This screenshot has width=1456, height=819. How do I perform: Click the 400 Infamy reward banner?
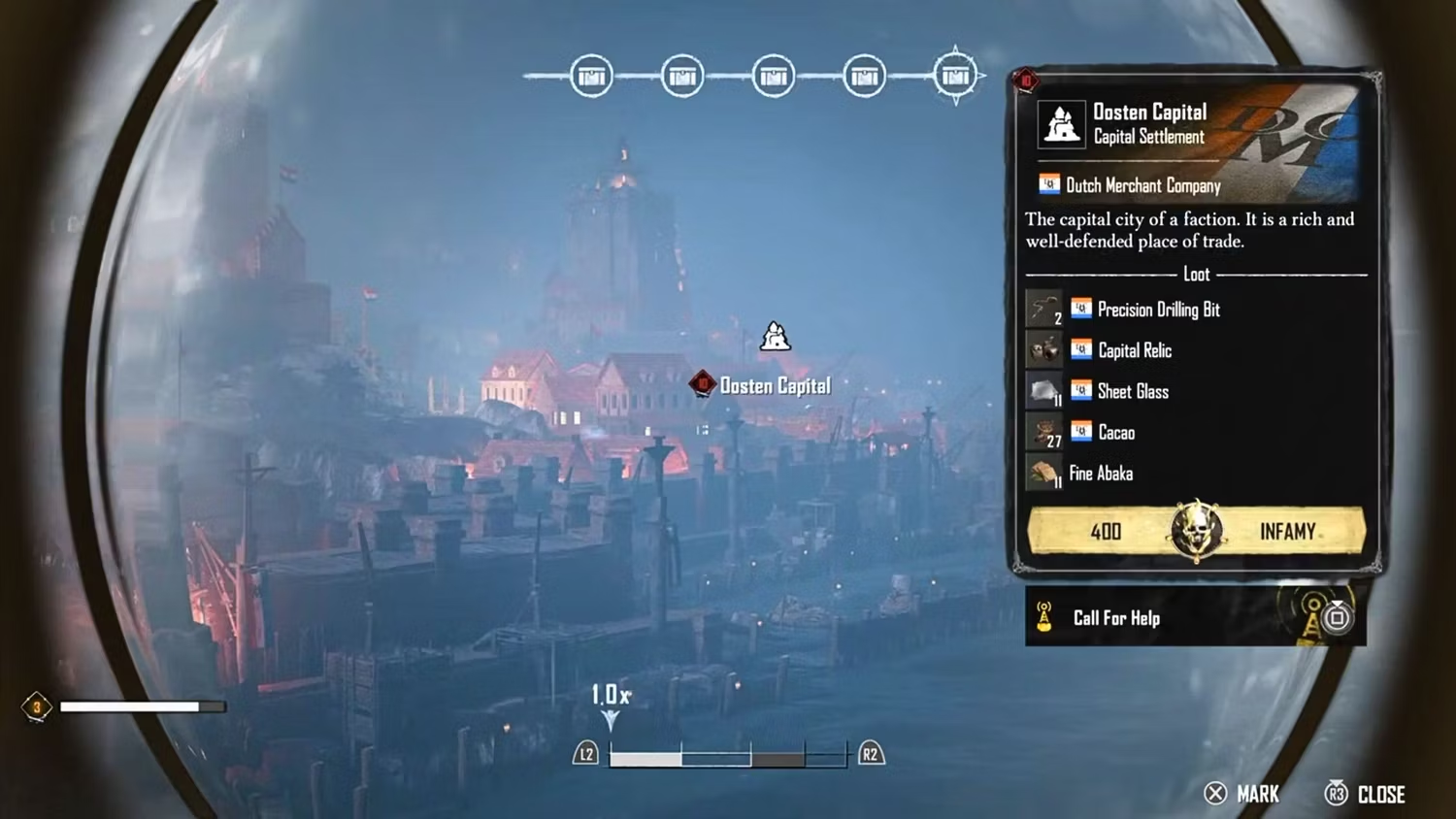pos(1196,531)
